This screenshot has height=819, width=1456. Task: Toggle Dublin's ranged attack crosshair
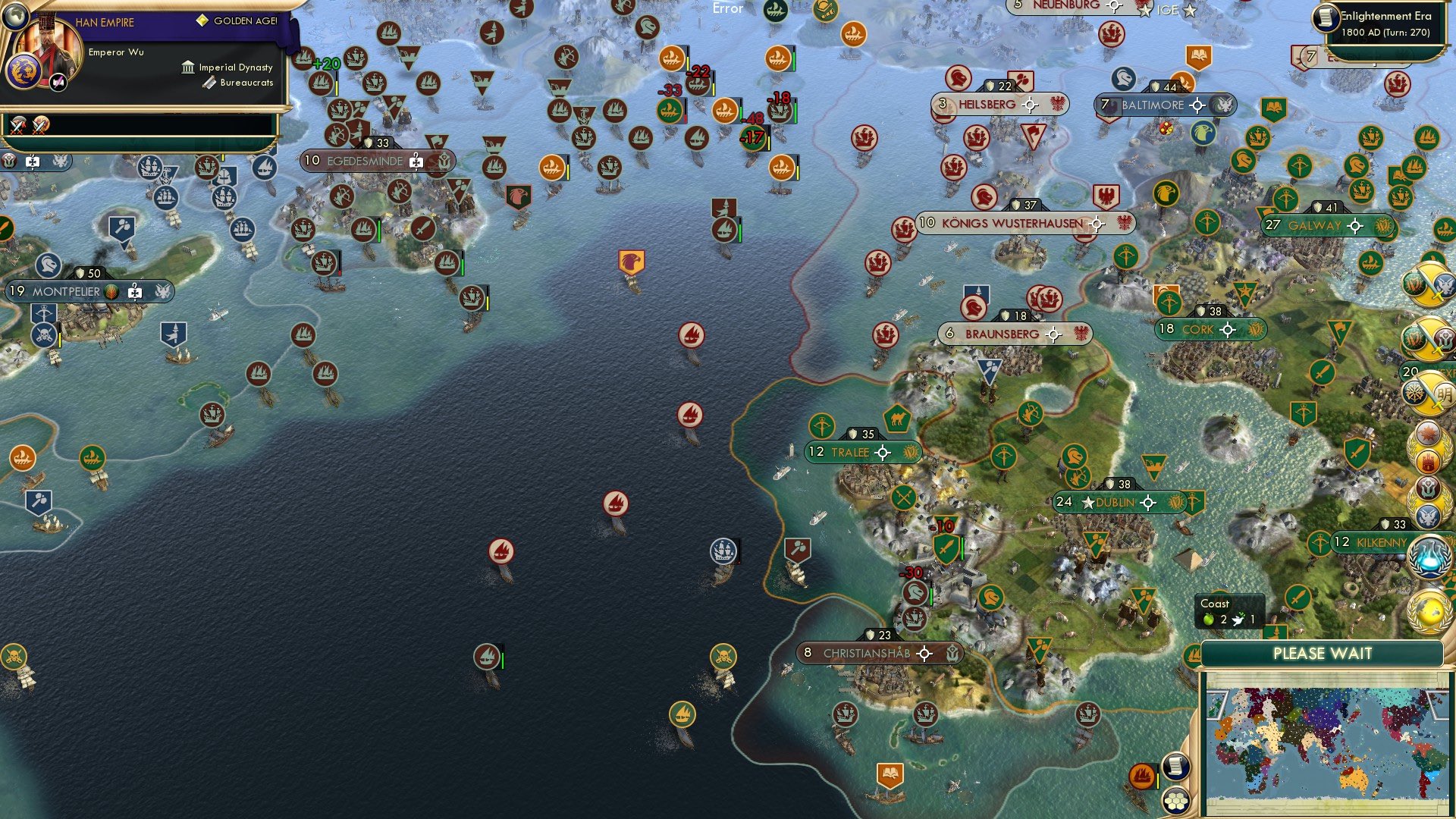click(1149, 502)
